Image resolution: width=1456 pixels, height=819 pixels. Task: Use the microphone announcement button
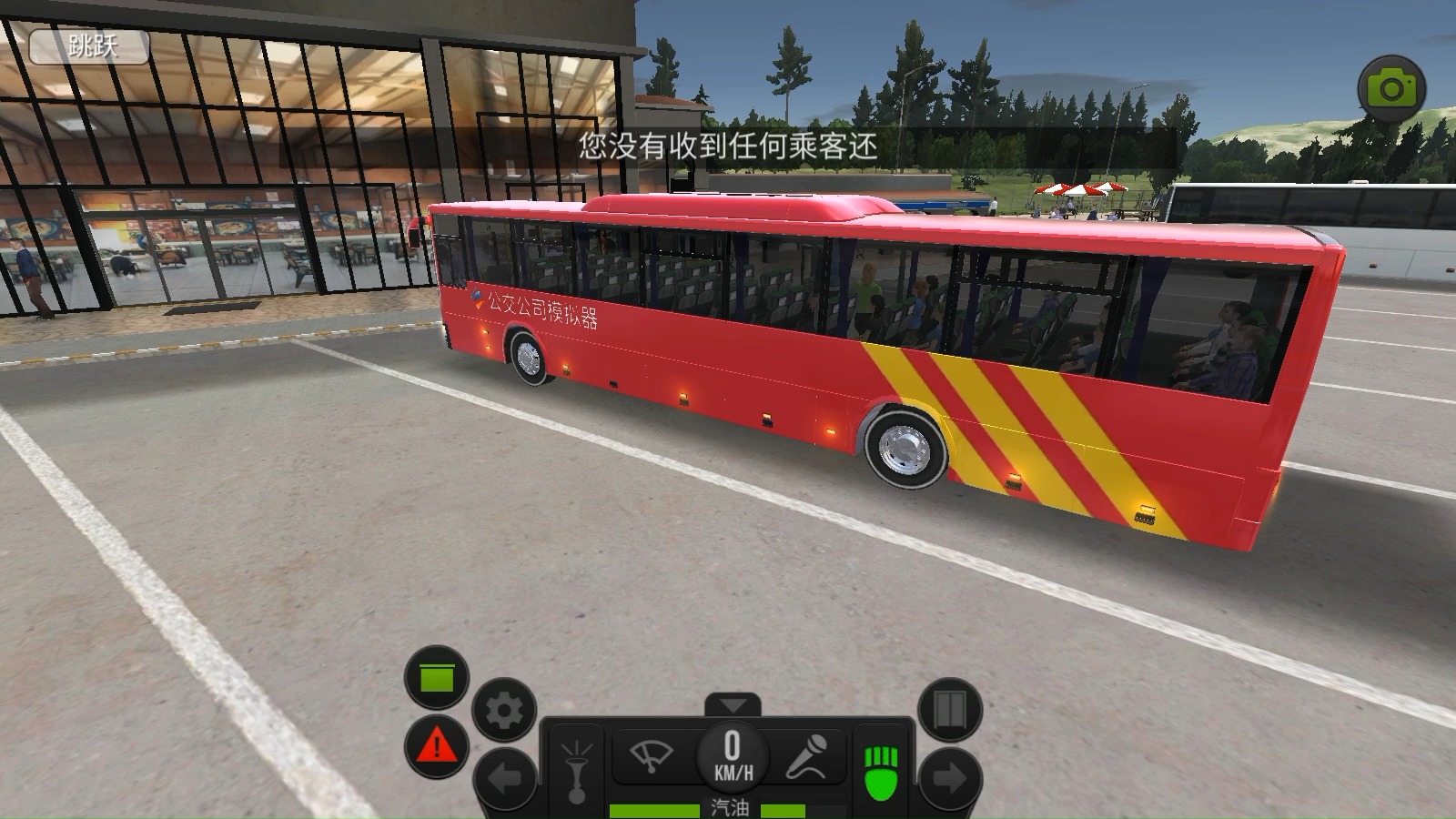click(806, 755)
